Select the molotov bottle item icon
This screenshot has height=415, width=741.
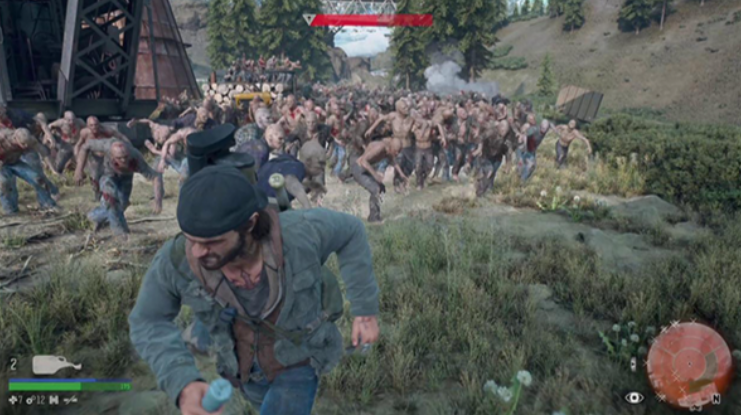[55, 365]
